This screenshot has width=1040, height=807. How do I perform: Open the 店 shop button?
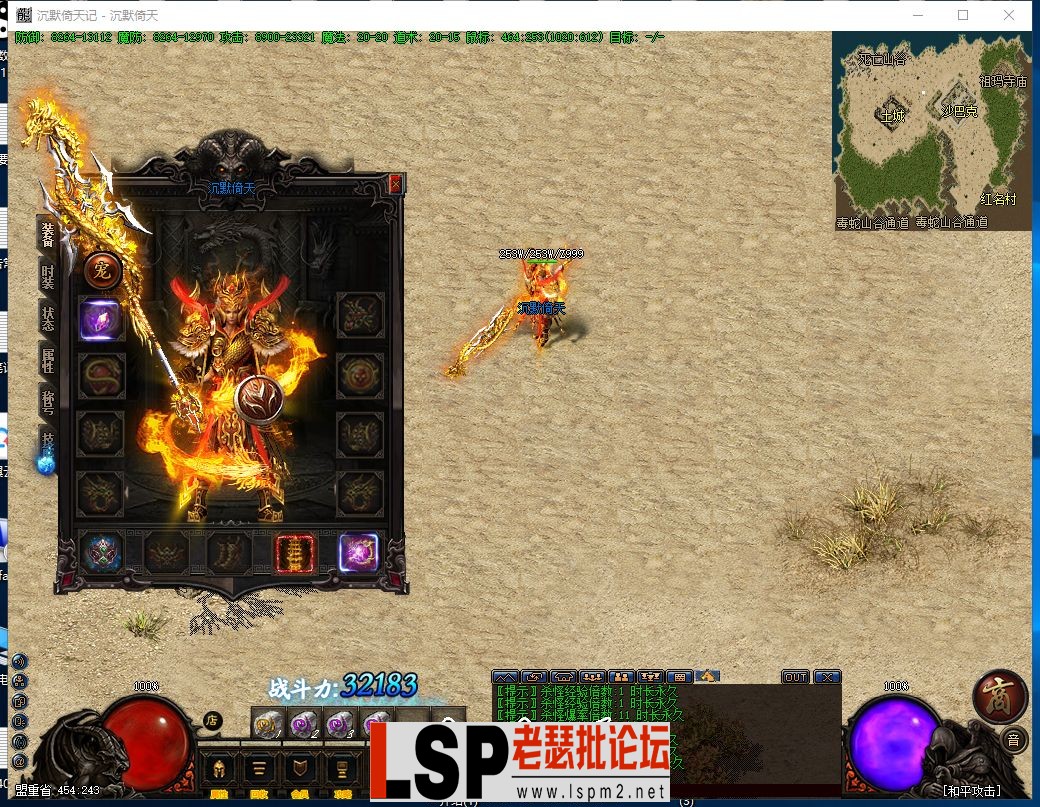tap(212, 718)
